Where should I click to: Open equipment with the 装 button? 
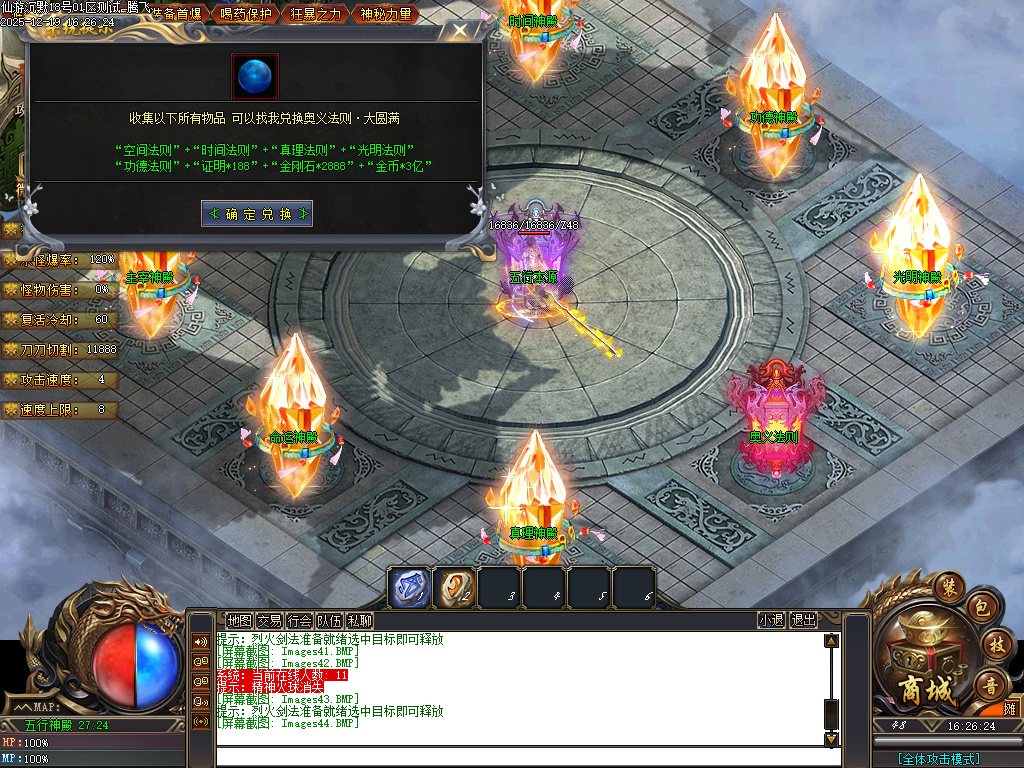[949, 585]
